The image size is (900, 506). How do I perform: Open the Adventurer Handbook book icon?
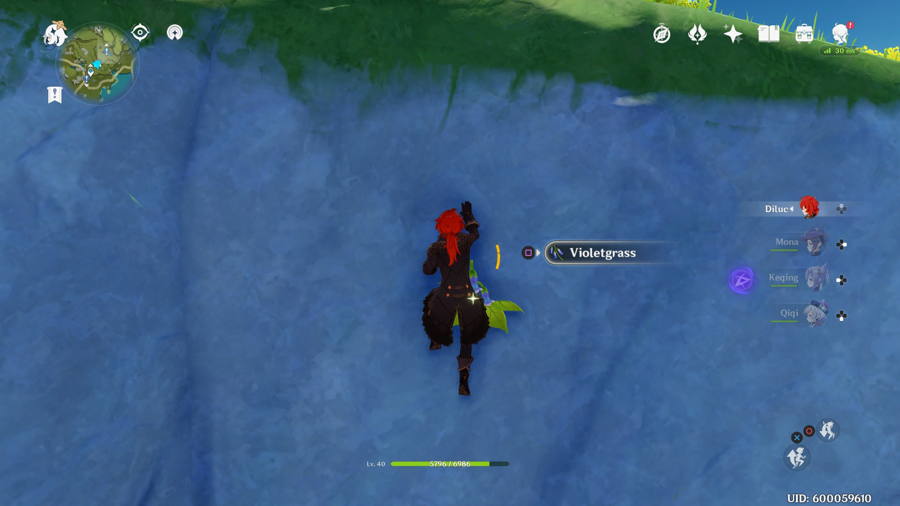(x=768, y=34)
